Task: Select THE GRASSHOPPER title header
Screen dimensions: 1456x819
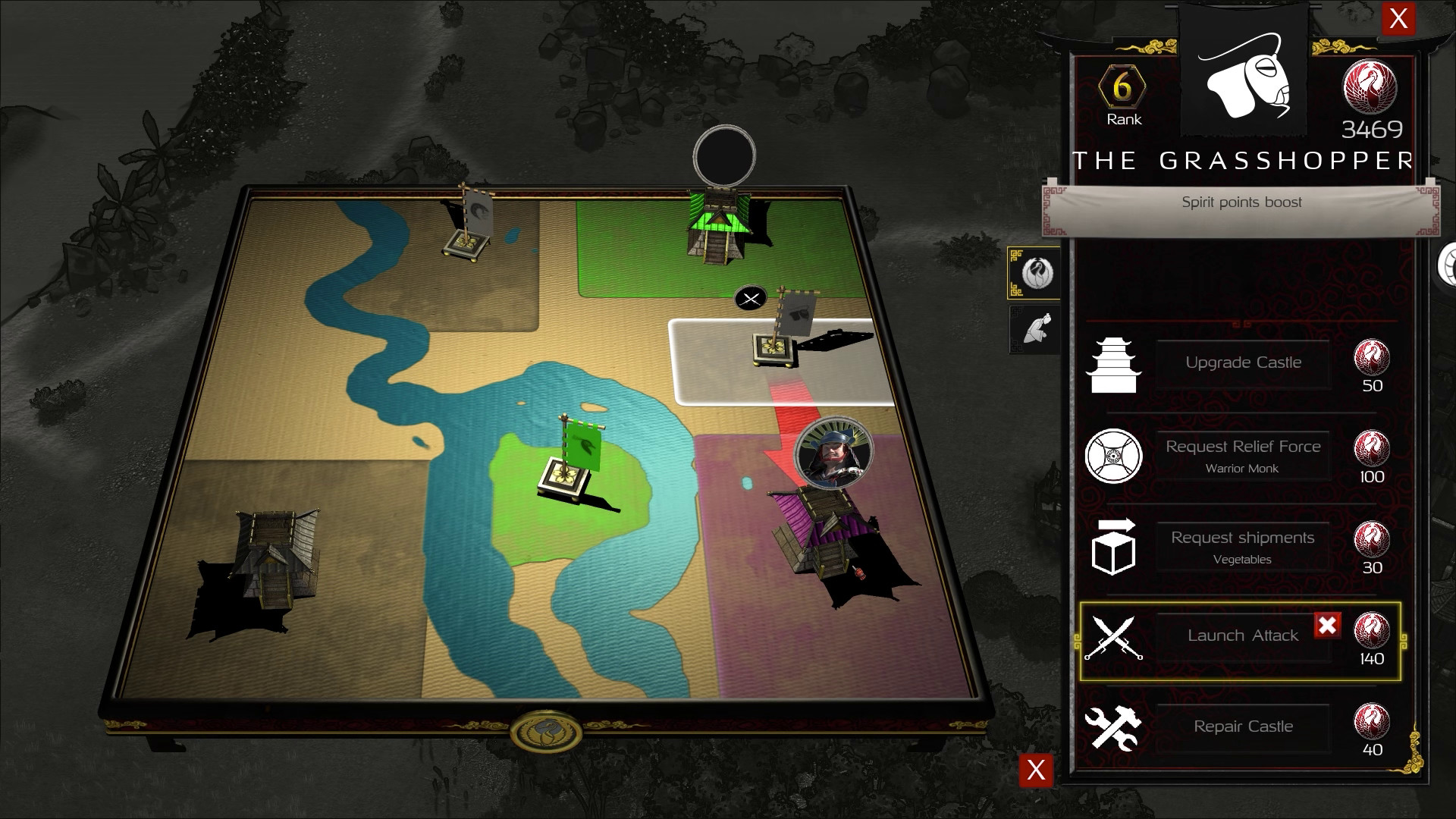Action: pyautogui.click(x=1244, y=159)
